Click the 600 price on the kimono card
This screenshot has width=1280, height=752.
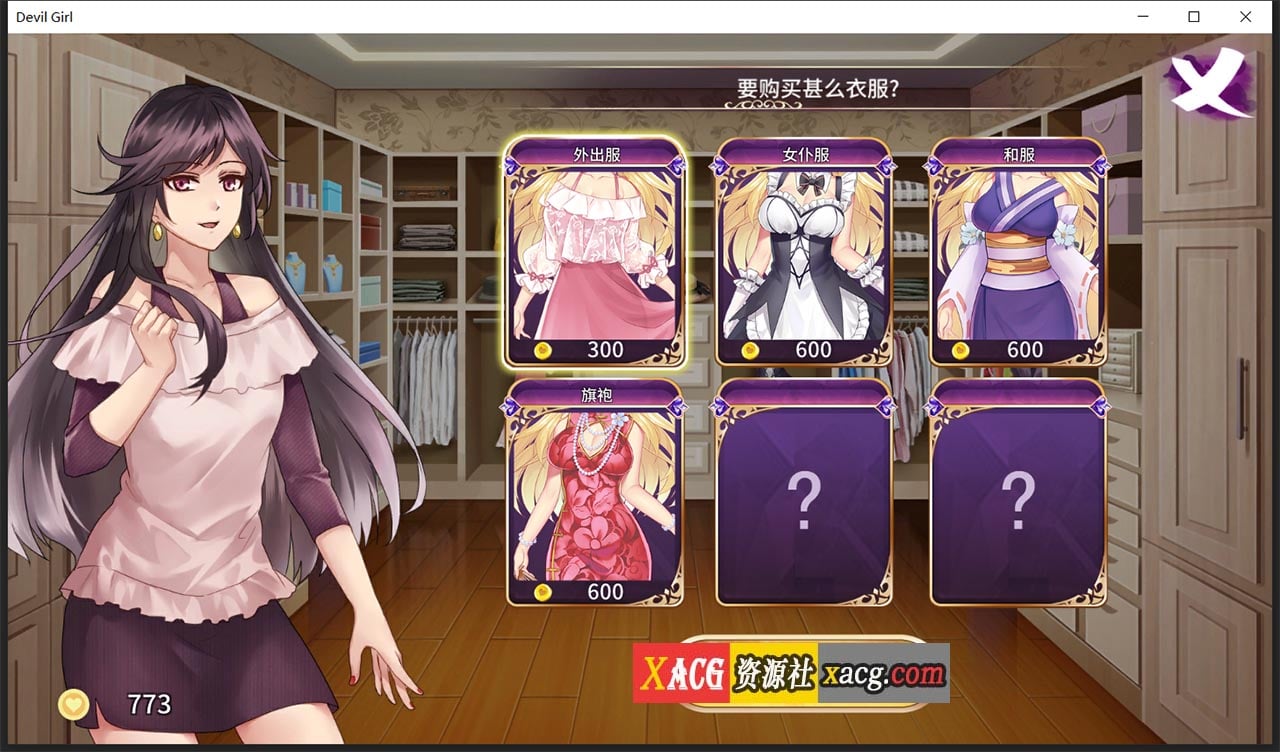pos(1023,350)
